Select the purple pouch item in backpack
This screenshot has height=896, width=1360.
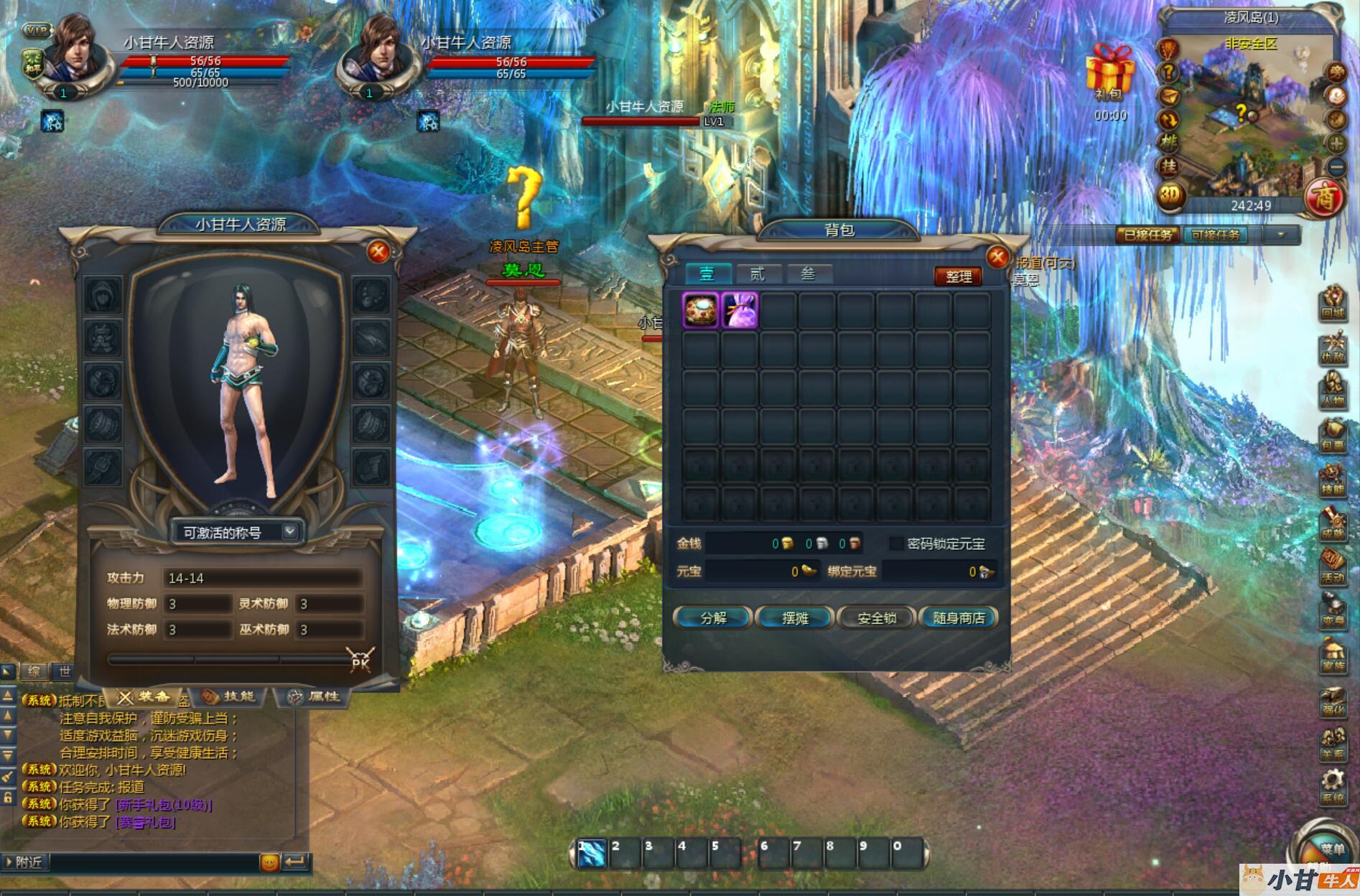click(740, 311)
